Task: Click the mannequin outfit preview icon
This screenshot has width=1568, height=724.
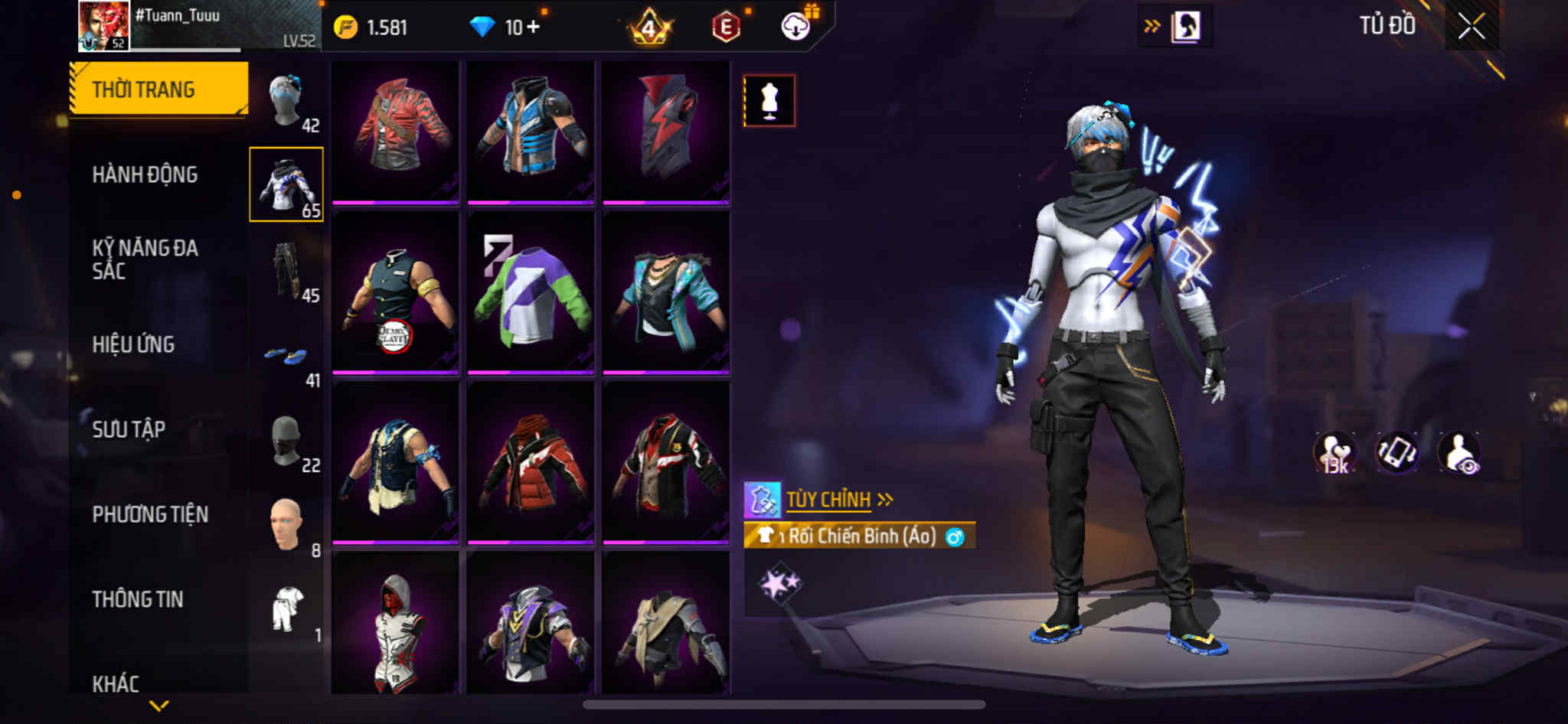Action: pos(769,100)
